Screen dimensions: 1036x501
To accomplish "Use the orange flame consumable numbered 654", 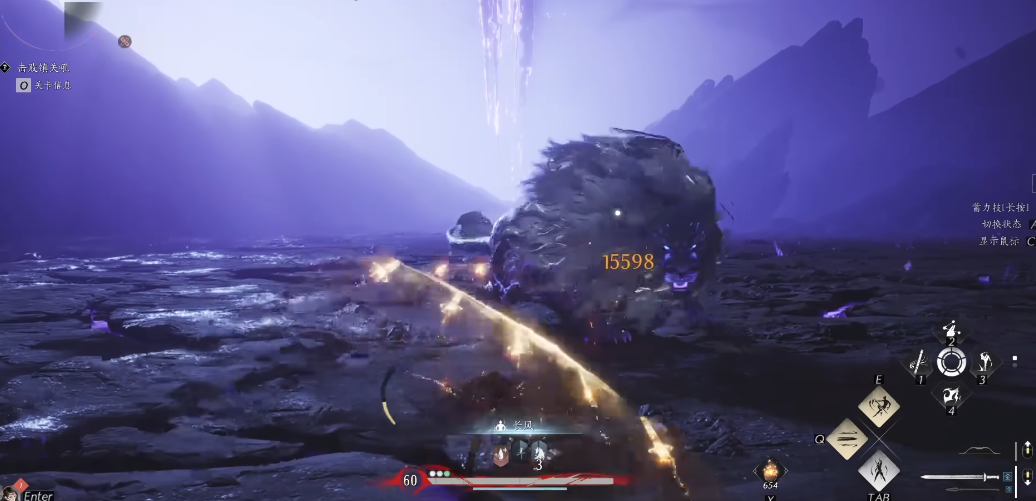I will pyautogui.click(x=770, y=470).
